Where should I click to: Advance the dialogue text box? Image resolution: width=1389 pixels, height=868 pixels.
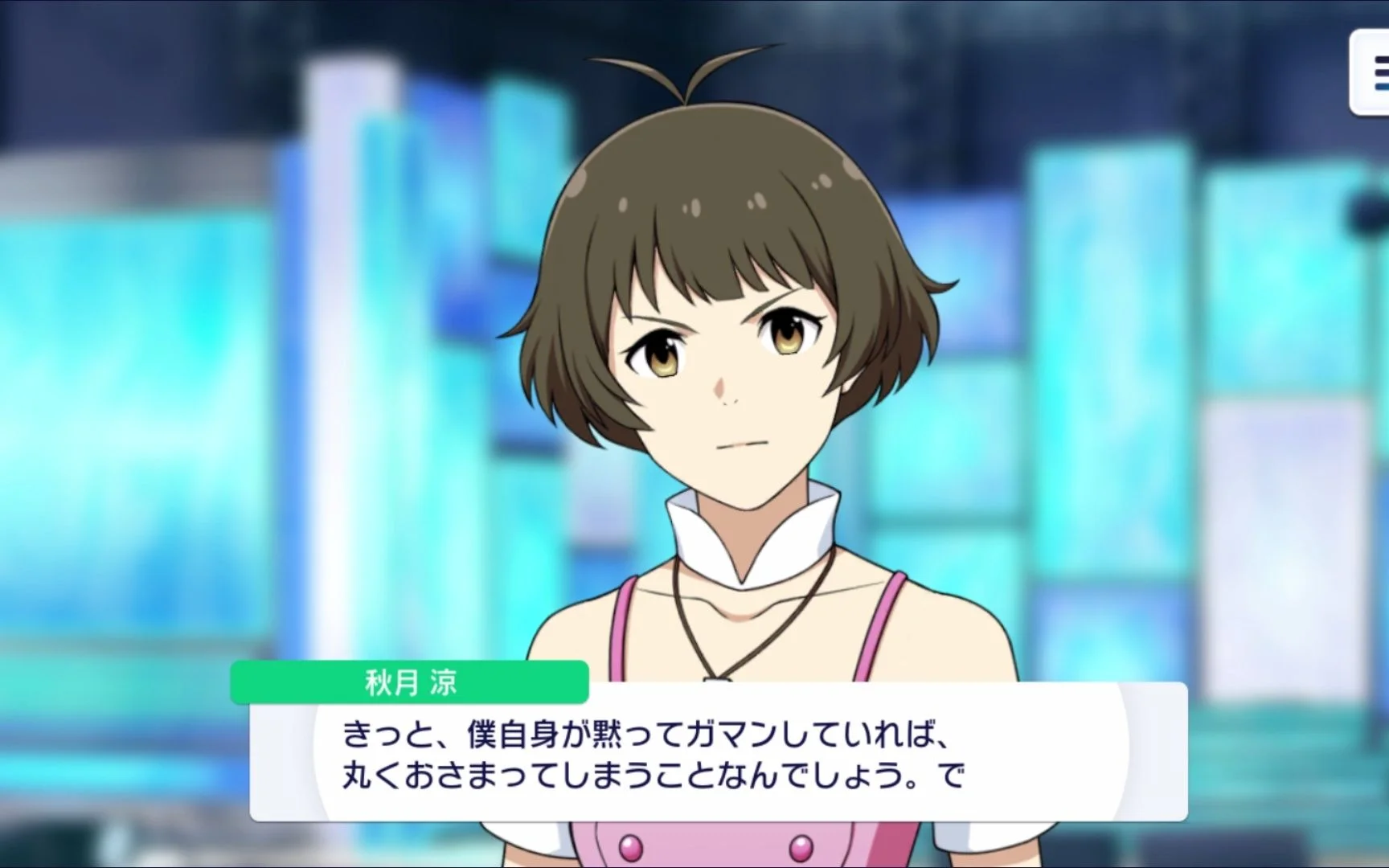tap(719, 752)
